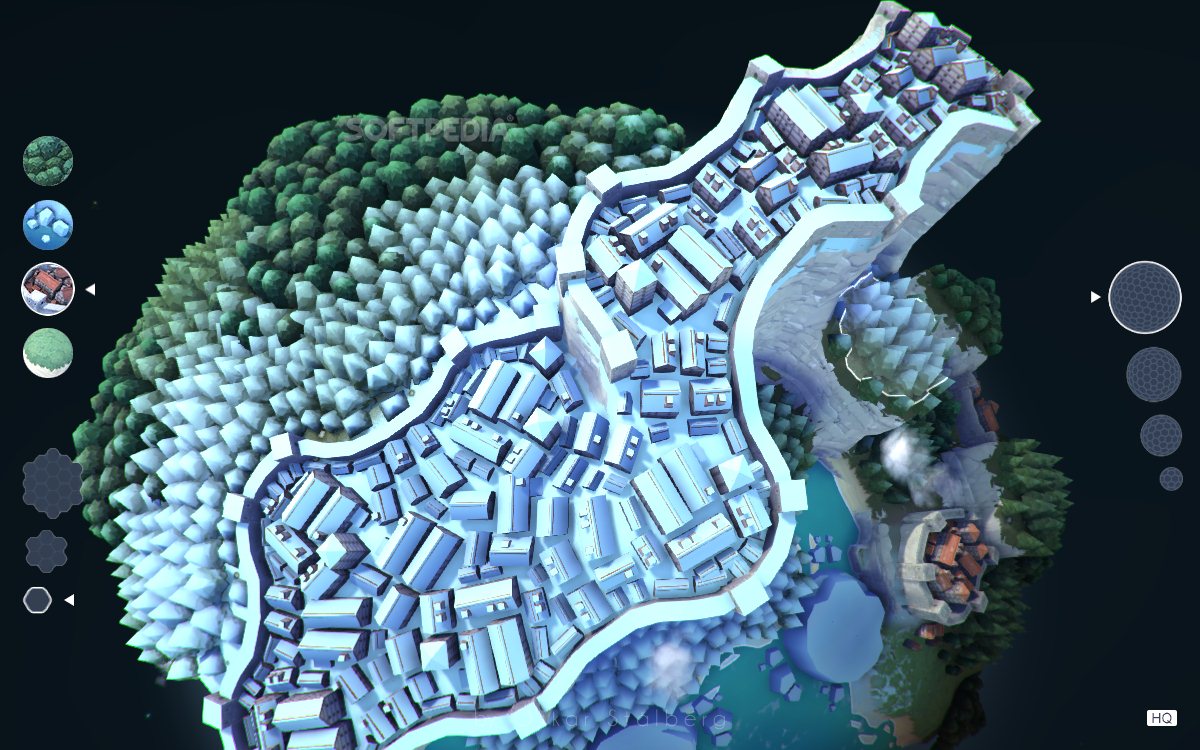Image resolution: width=1200 pixels, height=750 pixels.
Task: Choose the largest planet size sphere
Action: point(1145,297)
